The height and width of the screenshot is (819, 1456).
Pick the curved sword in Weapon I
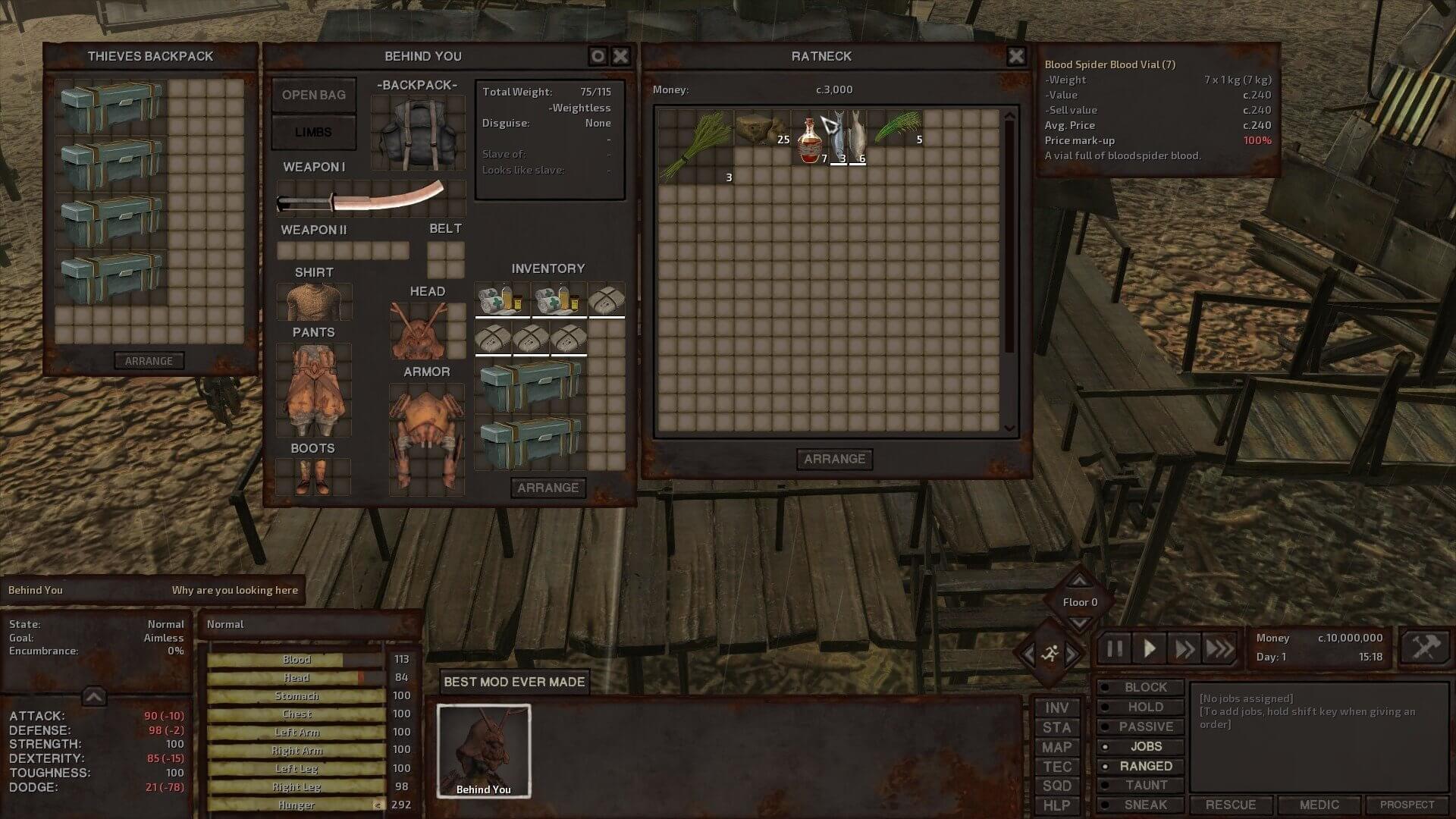click(371, 199)
